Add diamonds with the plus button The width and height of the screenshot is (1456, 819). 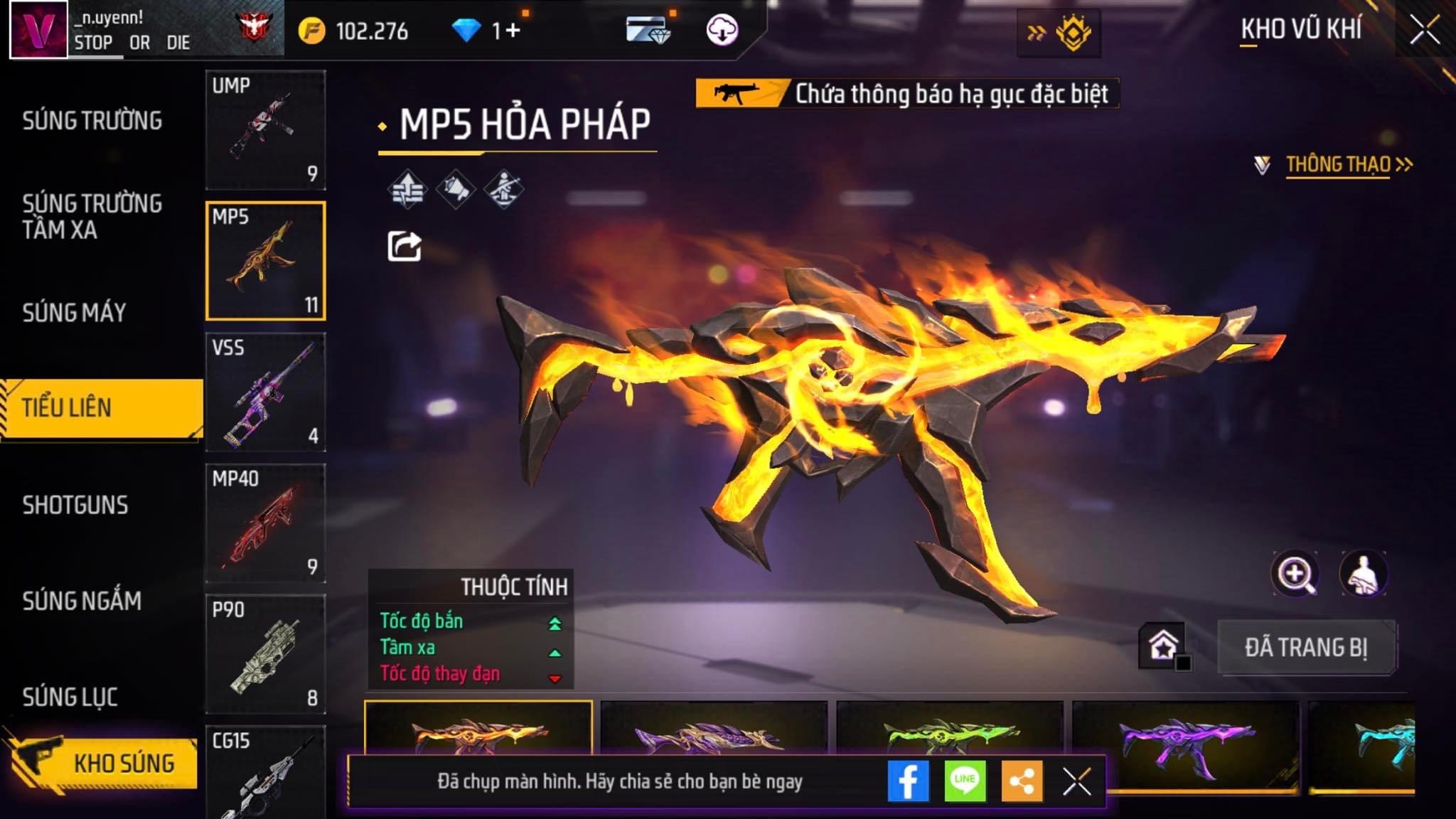513,31
